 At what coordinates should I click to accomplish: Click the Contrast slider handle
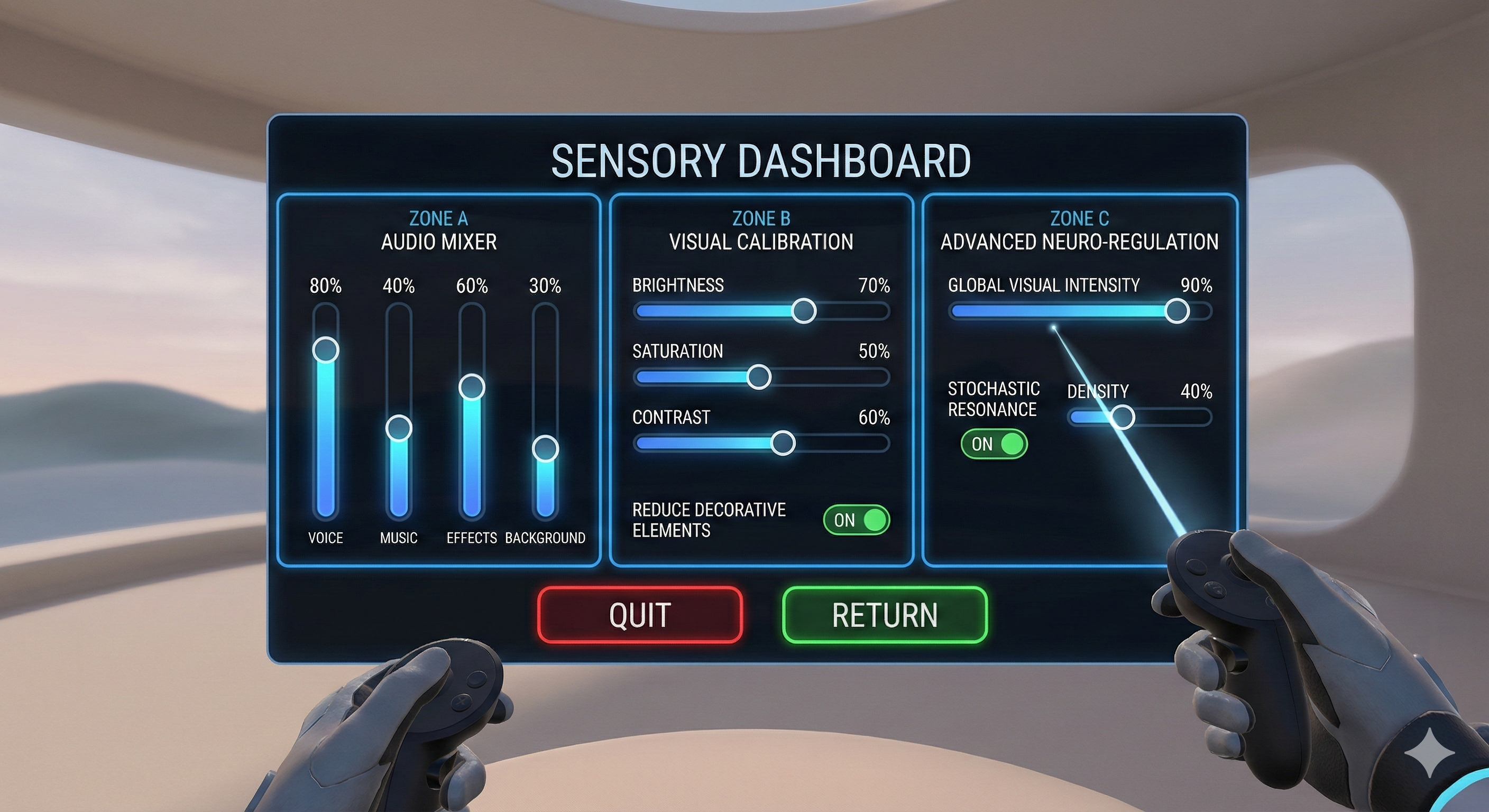[x=783, y=442]
